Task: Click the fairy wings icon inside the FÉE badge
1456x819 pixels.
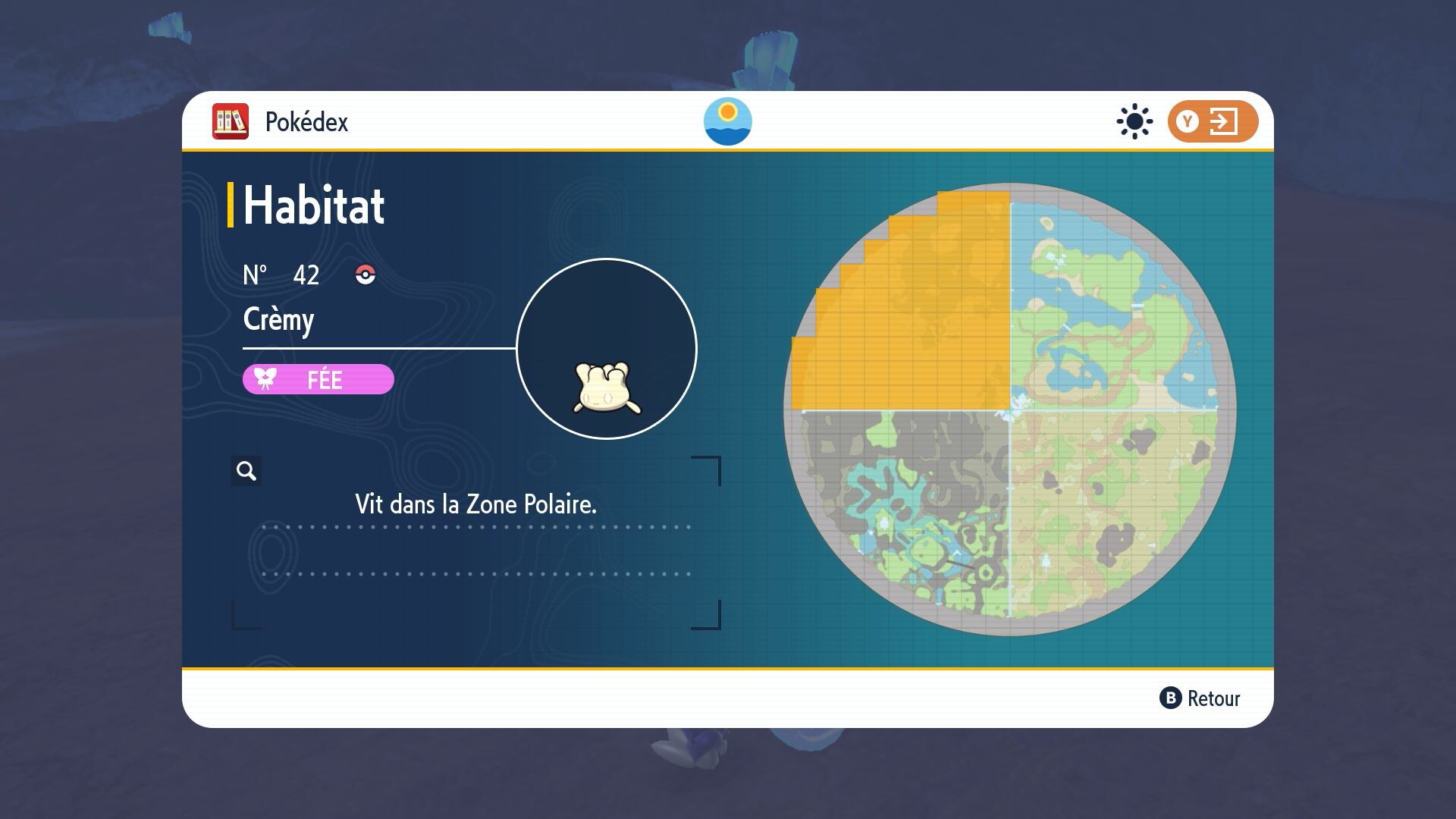Action: [264, 379]
